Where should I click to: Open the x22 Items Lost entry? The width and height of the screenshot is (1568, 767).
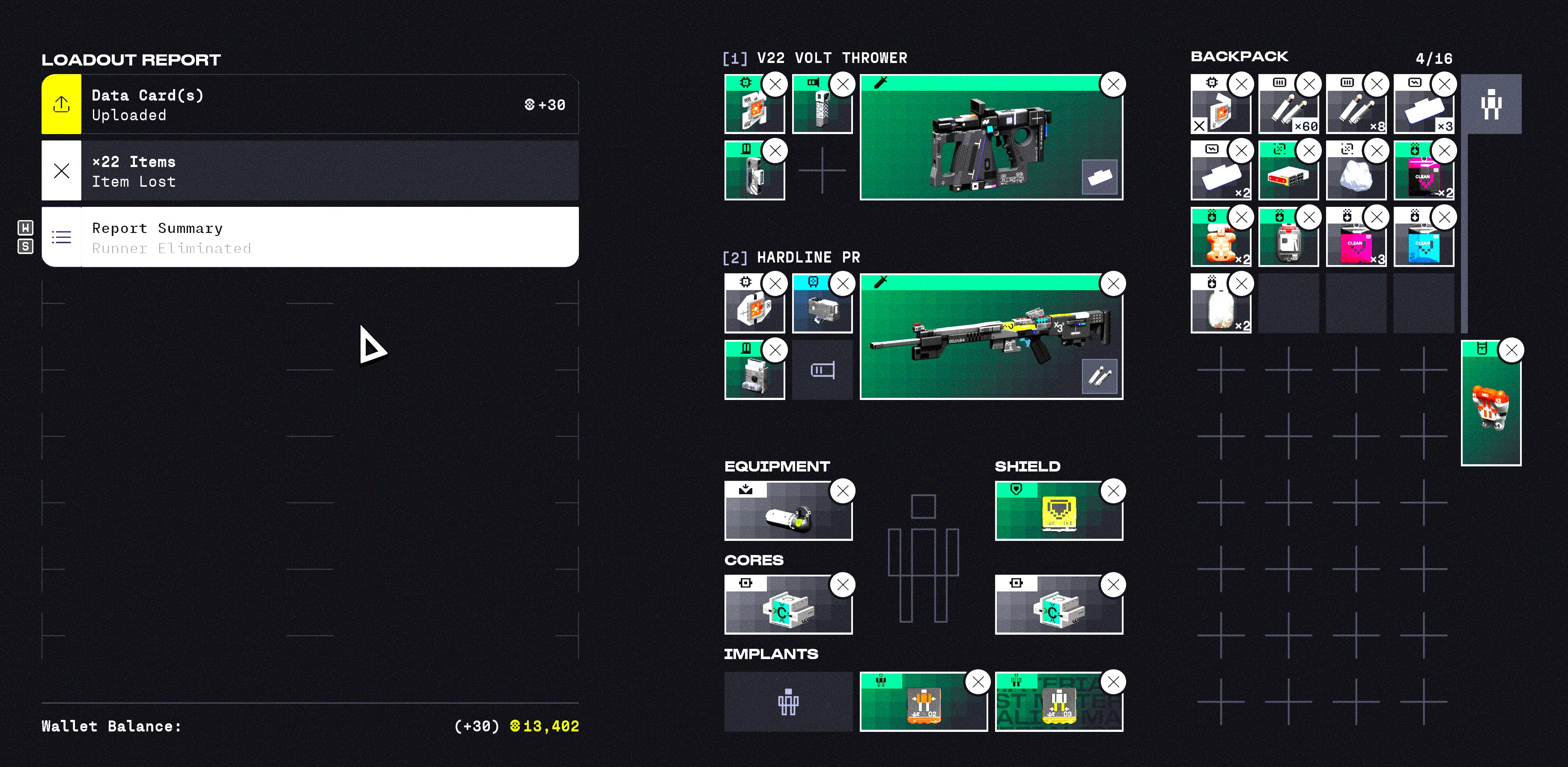pyautogui.click(x=309, y=171)
